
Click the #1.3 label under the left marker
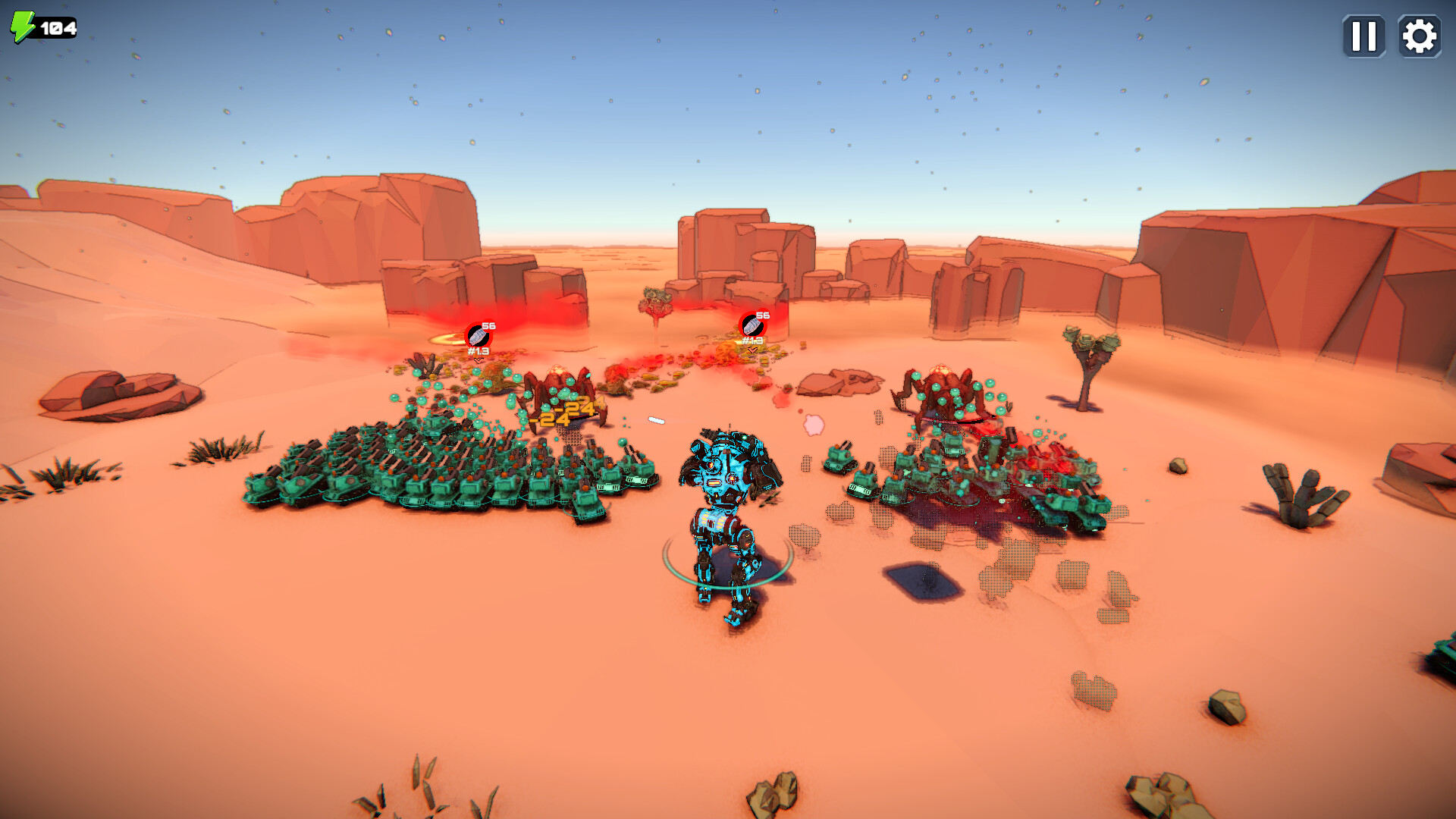(478, 350)
